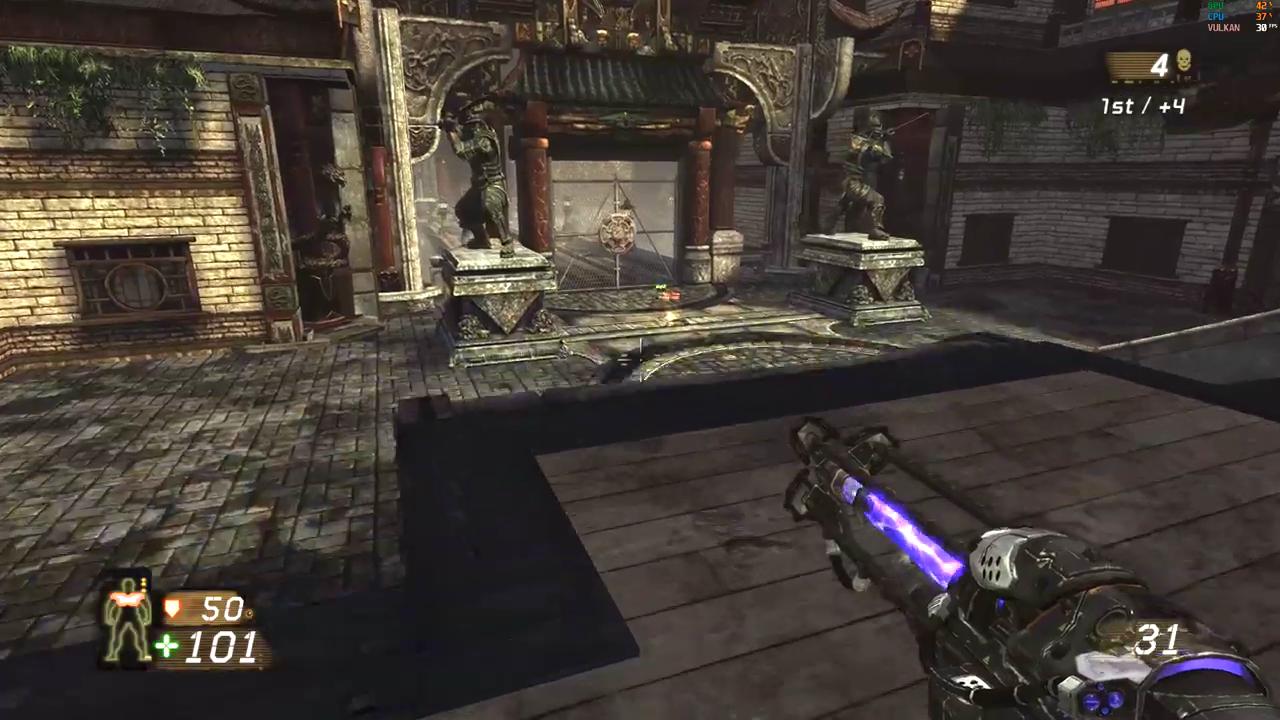Select the red shield armor icon
Image resolution: width=1280 pixels, height=720 pixels.
point(173,605)
